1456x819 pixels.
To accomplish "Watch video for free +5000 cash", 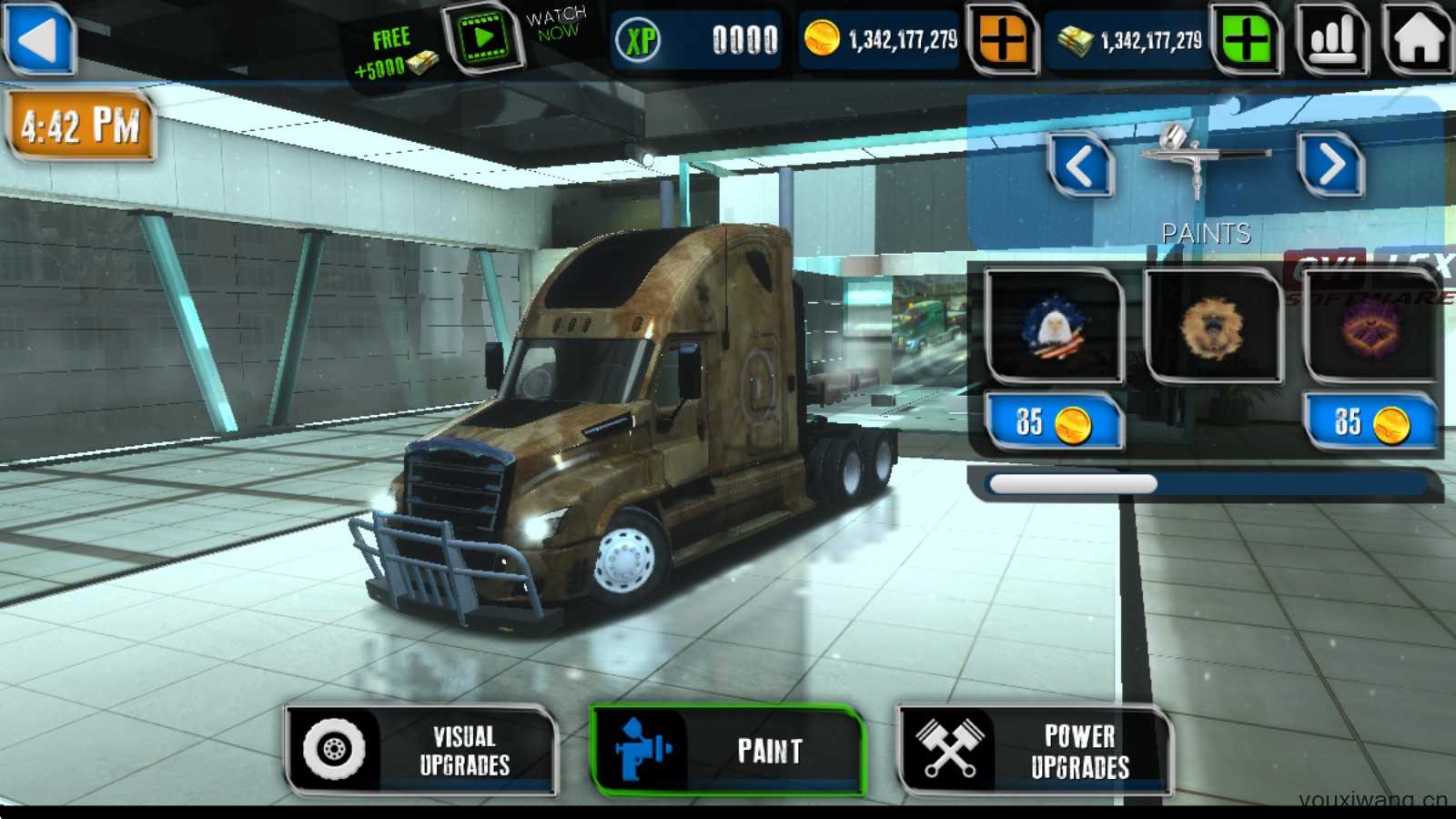I will click(x=482, y=38).
